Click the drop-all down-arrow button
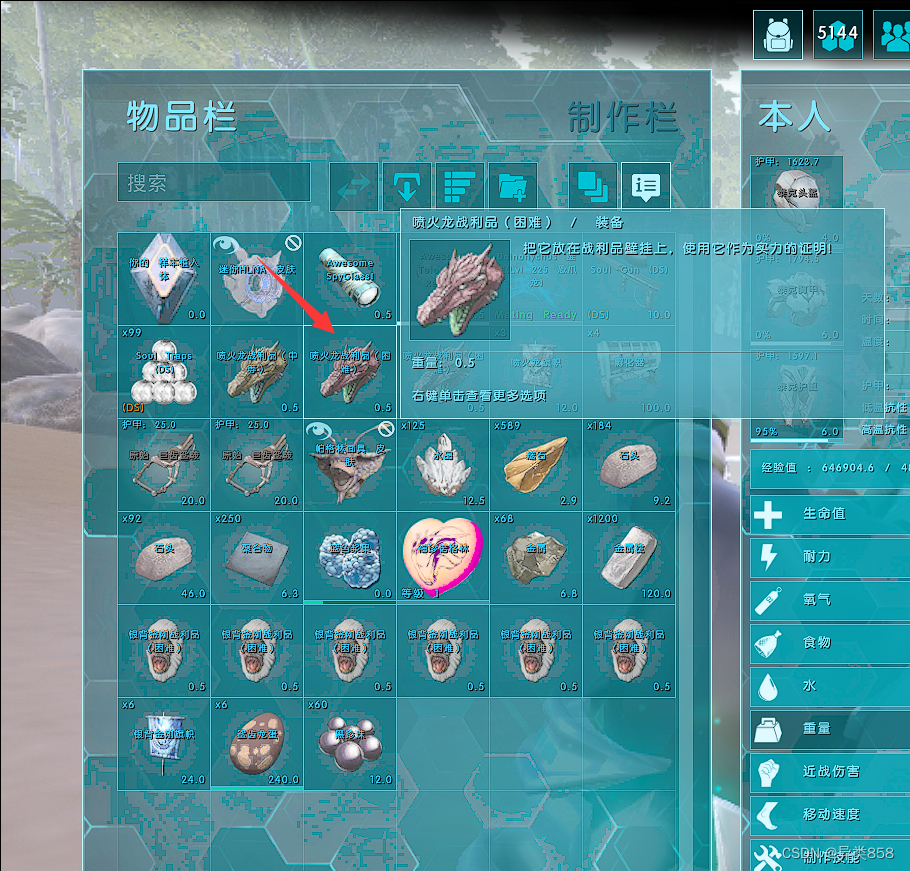This screenshot has width=910, height=871. [406, 186]
